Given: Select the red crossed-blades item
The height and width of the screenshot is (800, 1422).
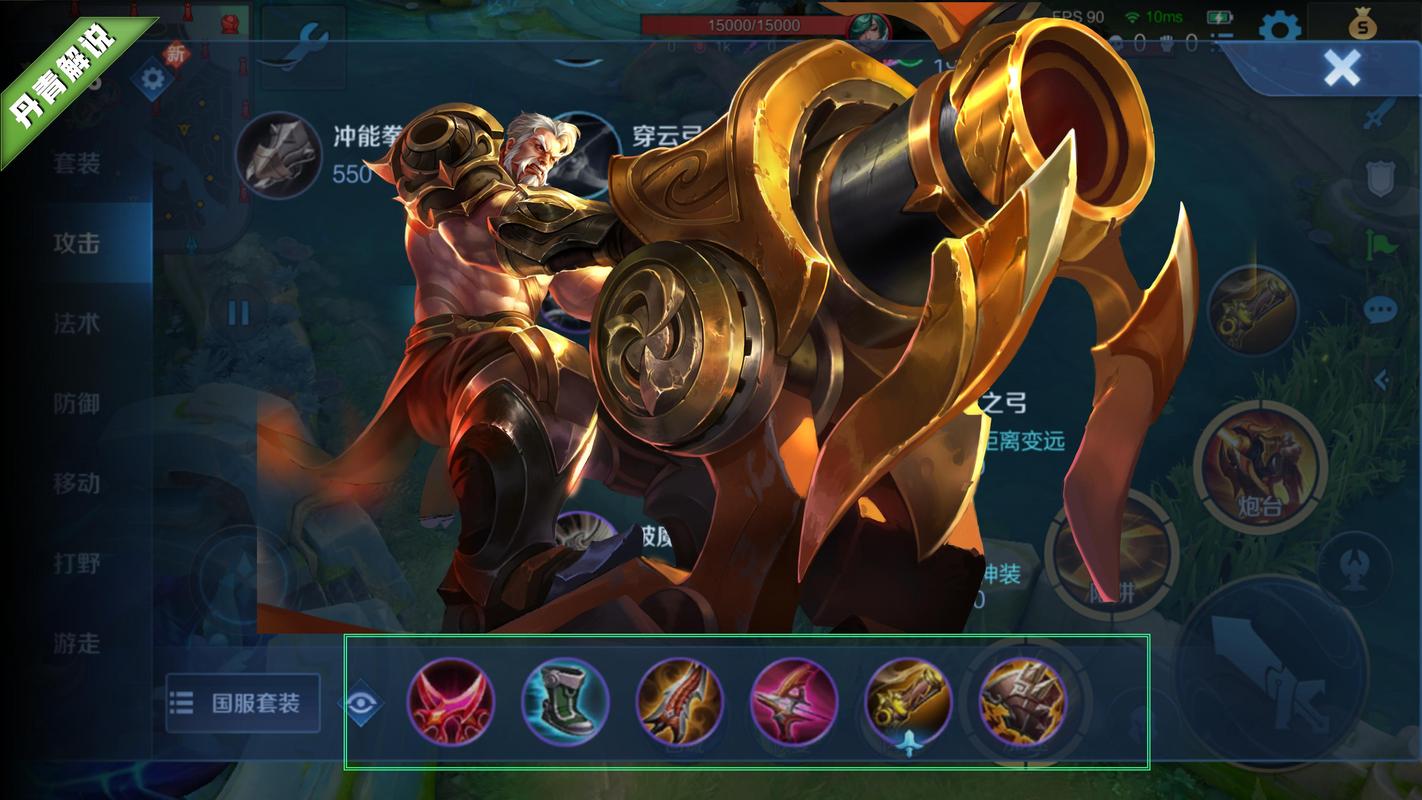Looking at the screenshot, I should [x=450, y=701].
